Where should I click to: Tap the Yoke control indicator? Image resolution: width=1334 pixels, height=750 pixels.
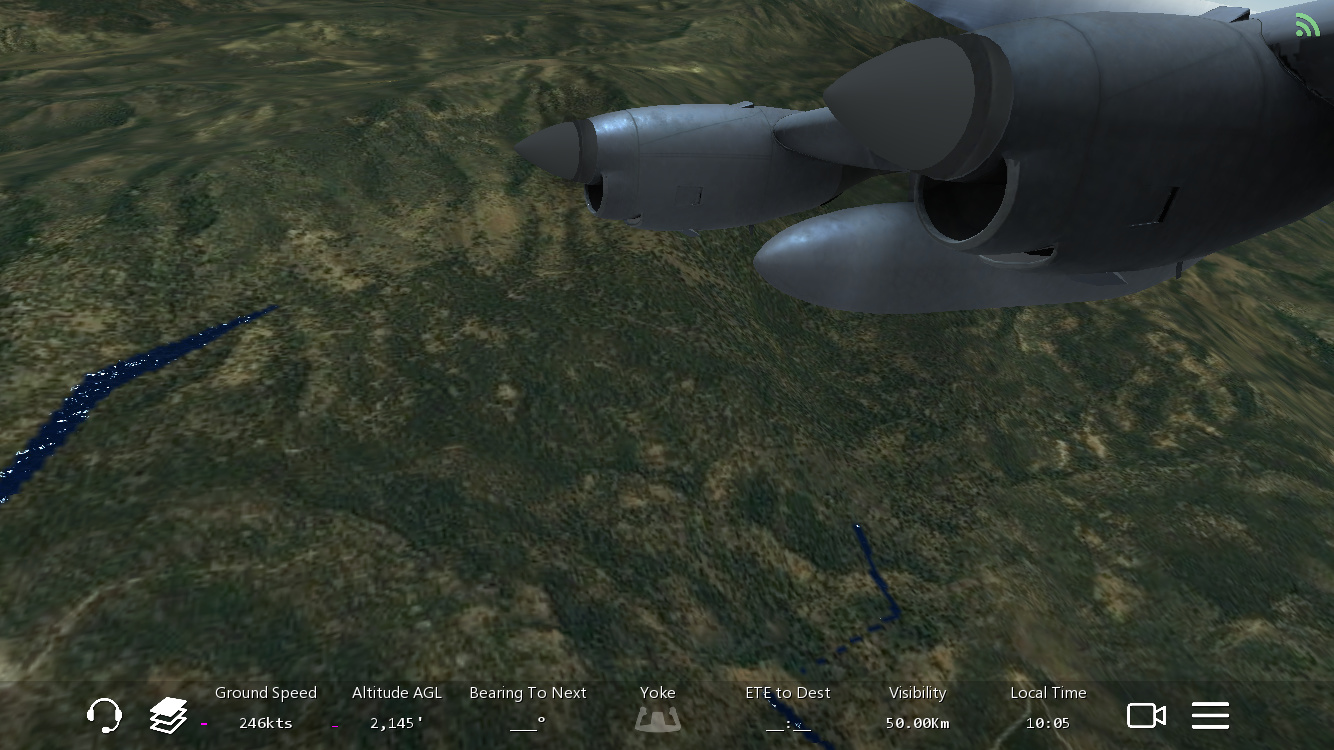[x=657, y=717]
